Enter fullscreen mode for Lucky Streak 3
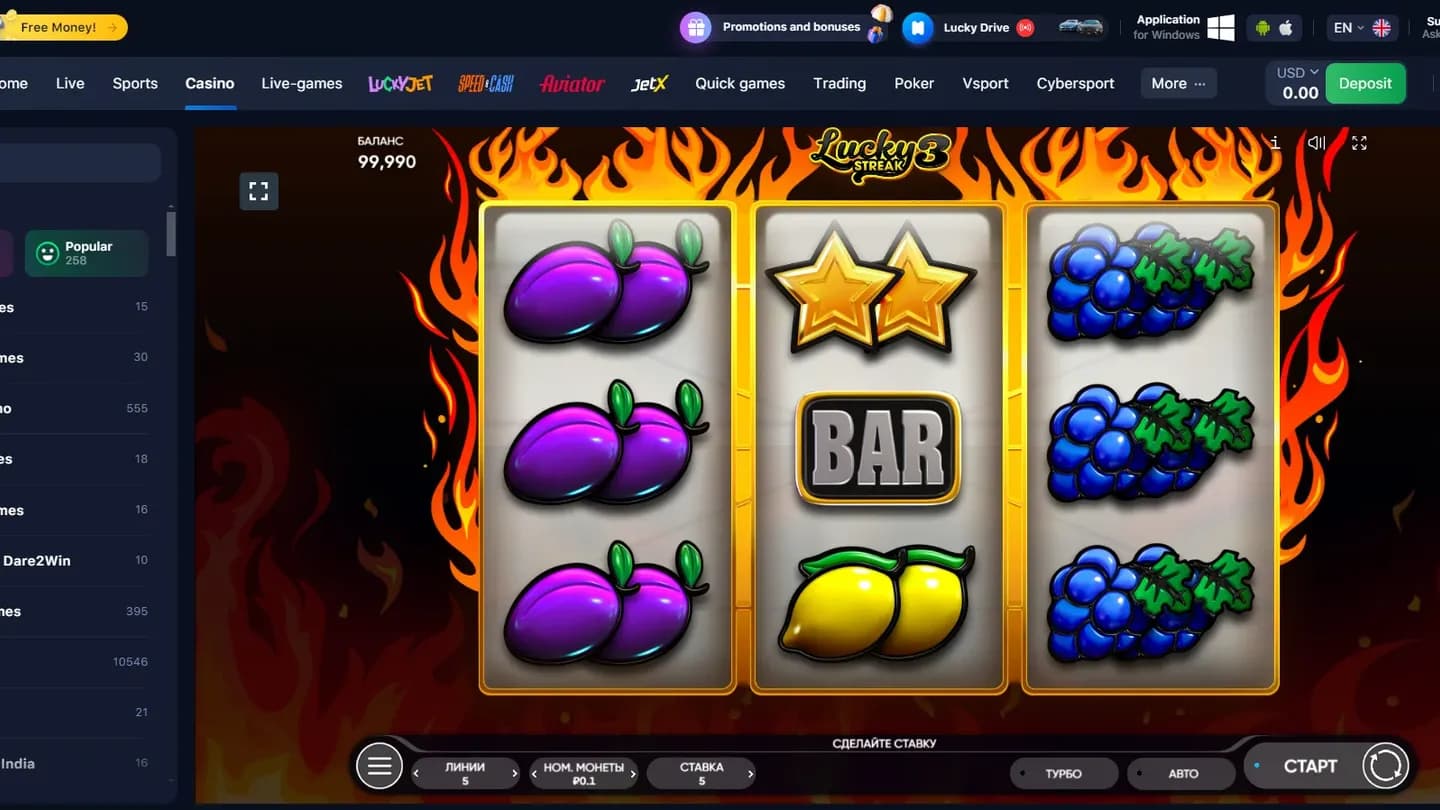1440x810 pixels. click(x=1359, y=143)
